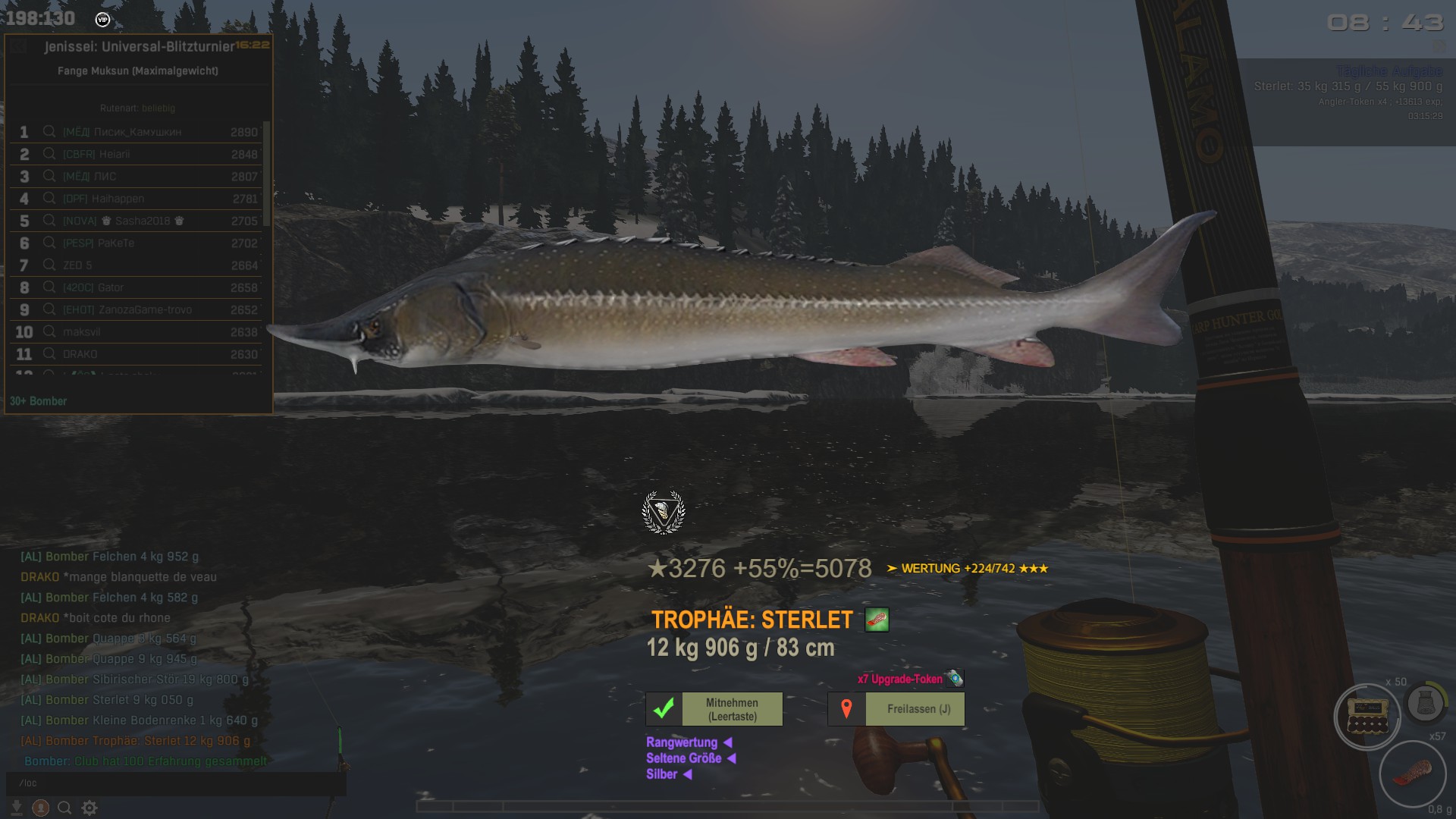Click the chat download arrow icon
1456x819 pixels.
(16, 808)
